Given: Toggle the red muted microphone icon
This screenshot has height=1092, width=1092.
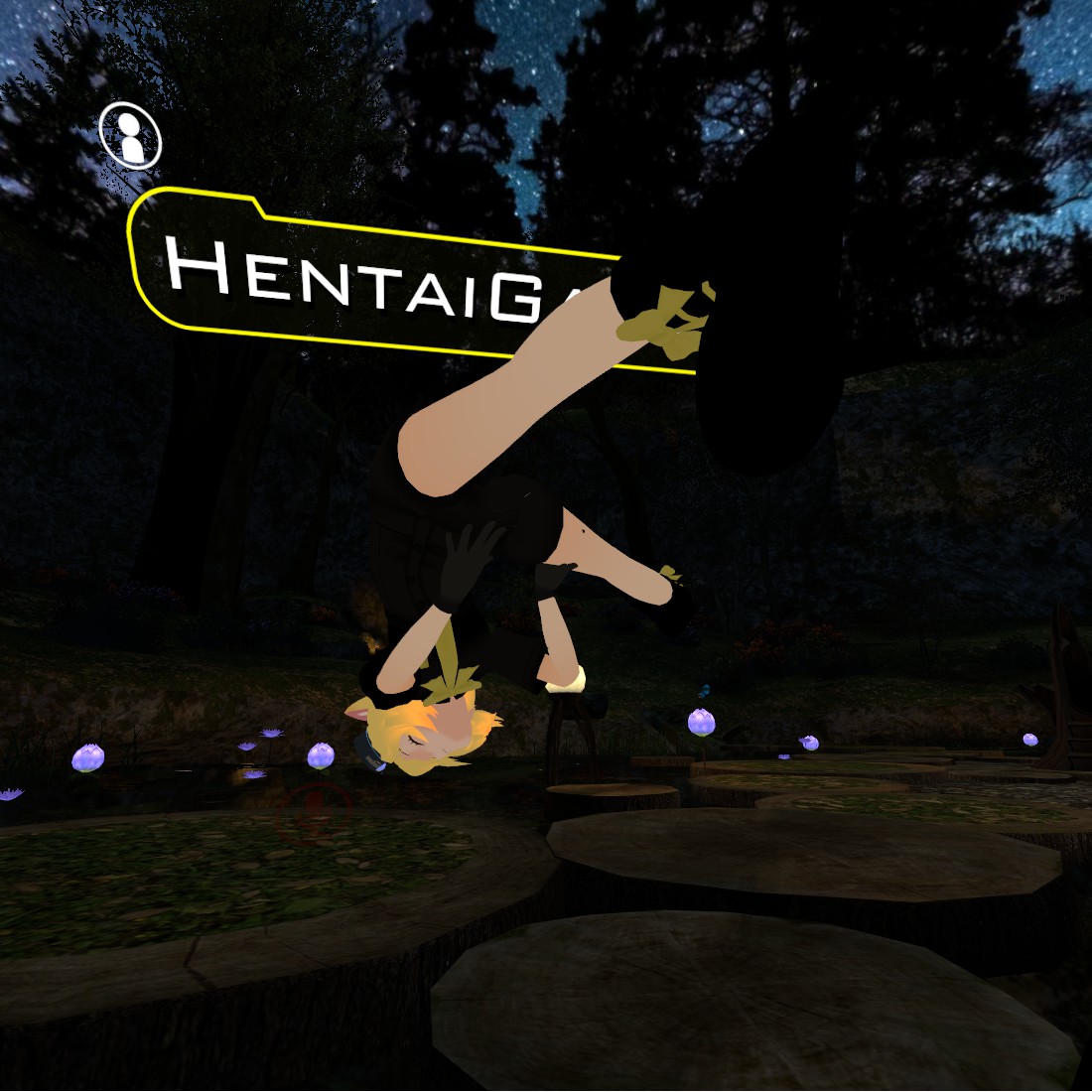Looking at the screenshot, I should click(315, 809).
